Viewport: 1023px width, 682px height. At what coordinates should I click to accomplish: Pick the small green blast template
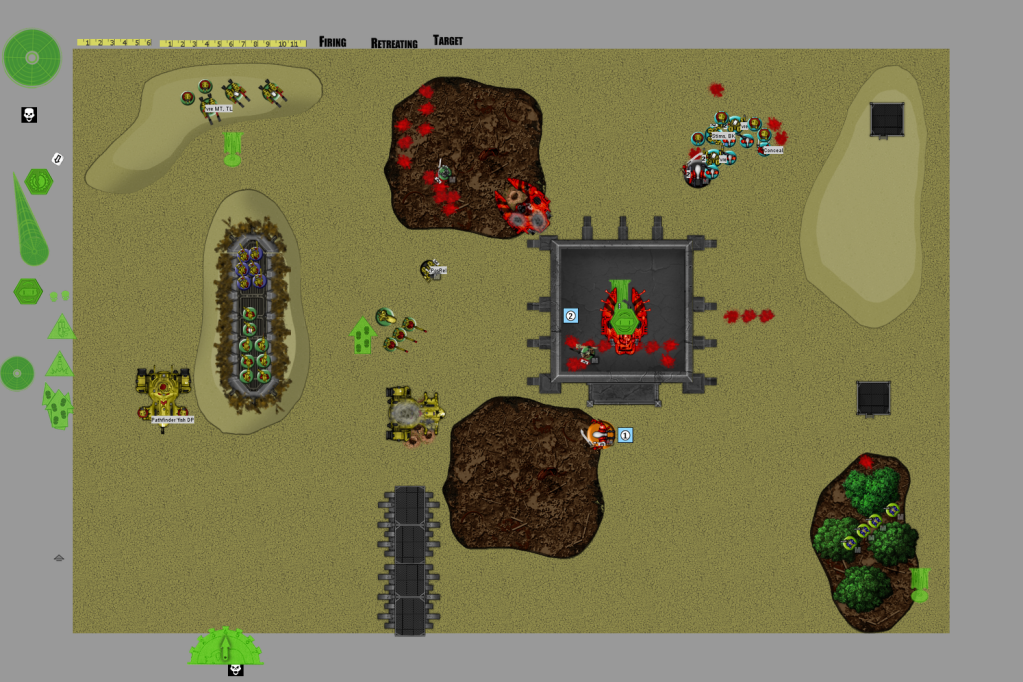coord(17,373)
